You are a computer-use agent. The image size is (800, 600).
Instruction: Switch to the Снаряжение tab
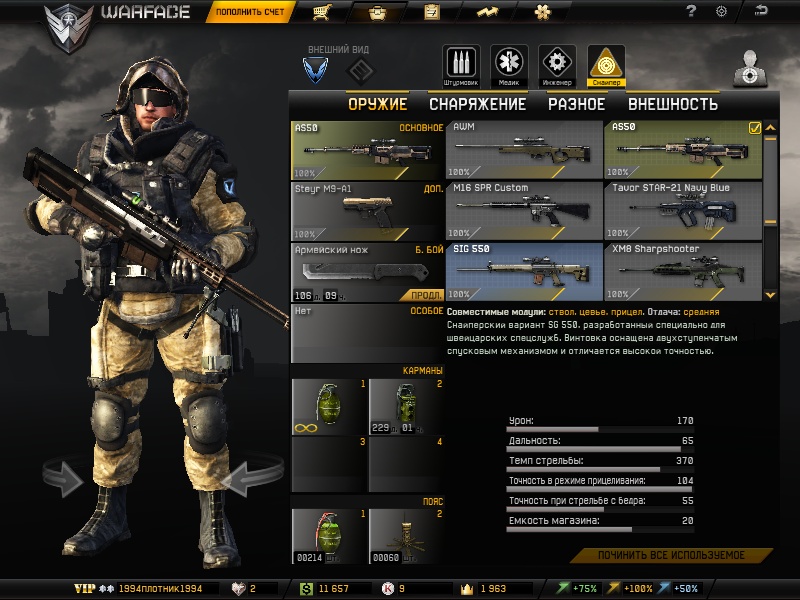[477, 104]
